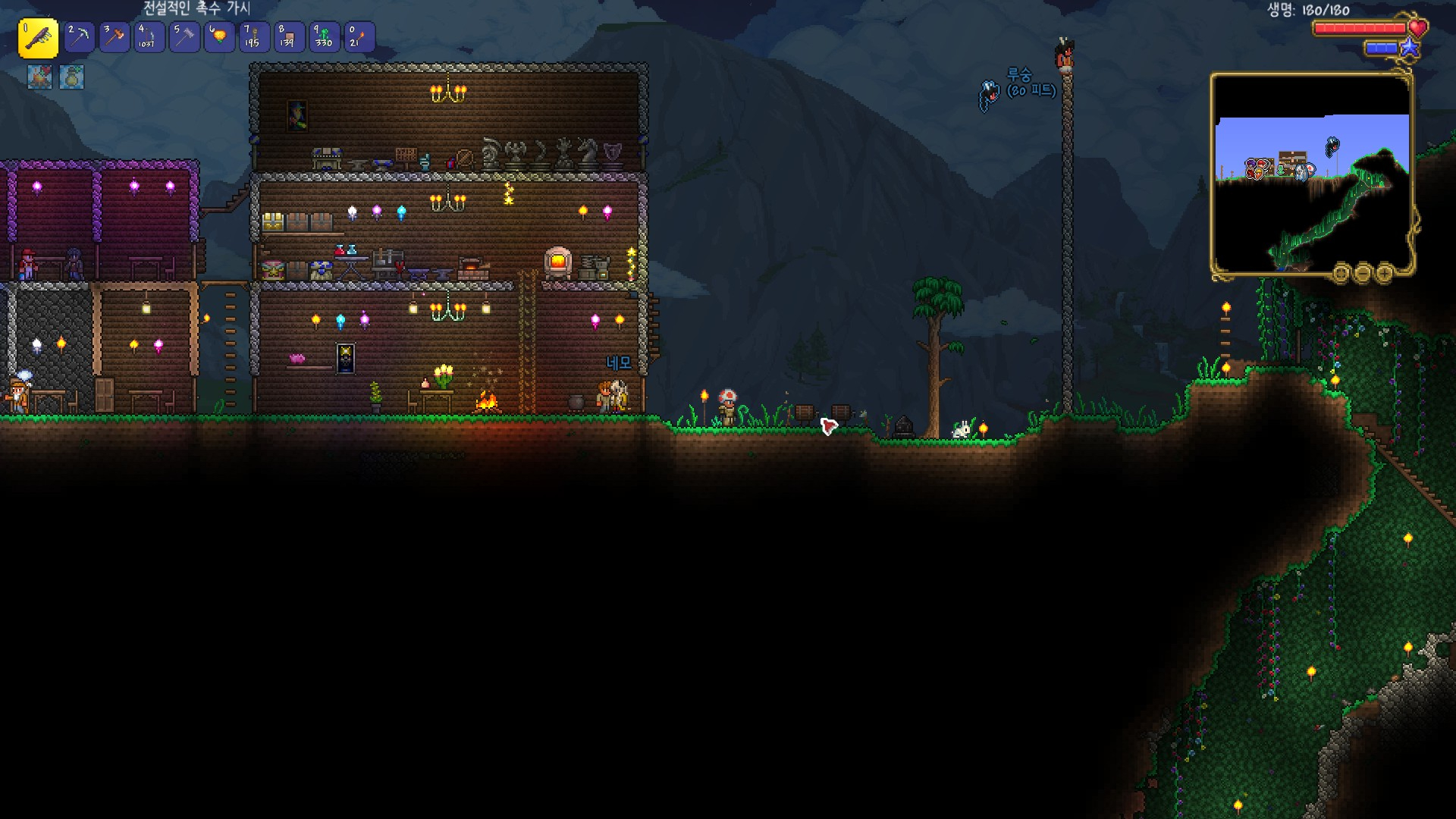This screenshot has width=1456, height=819.
Task: Switch to the hammer in slot 5
Action: coord(184,36)
